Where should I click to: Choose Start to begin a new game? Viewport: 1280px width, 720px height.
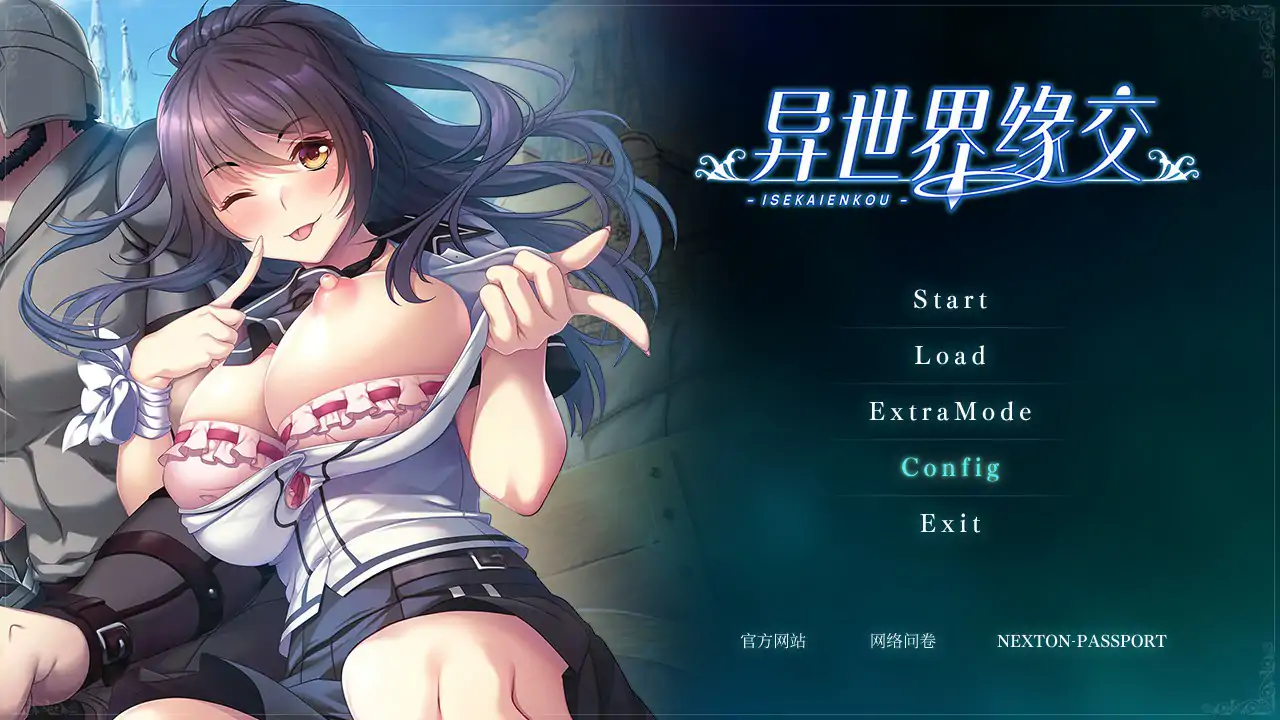pos(951,300)
